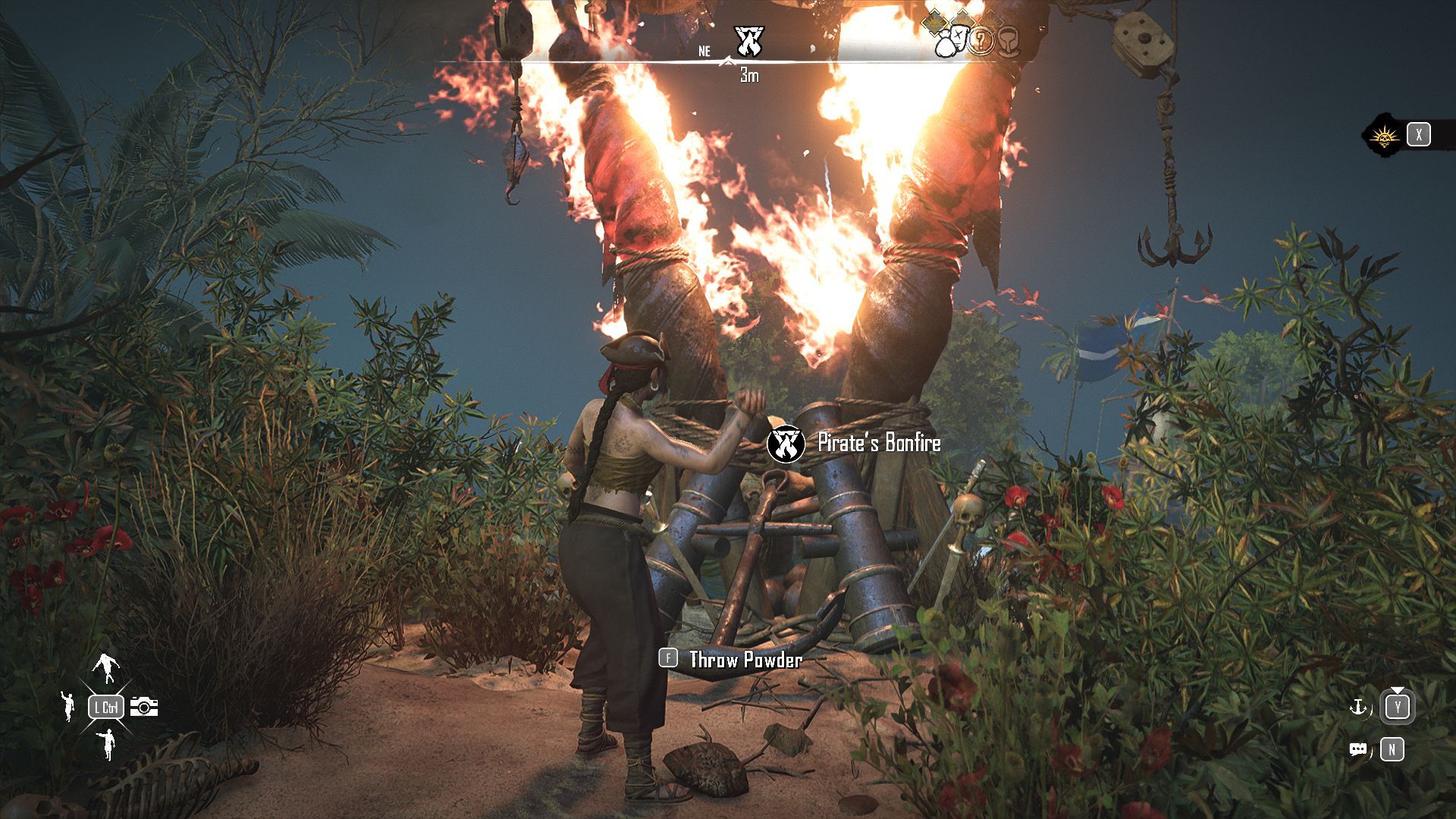Open the sun skull emblem panel
Viewport: 1456px width, 819px height.
tap(1385, 136)
